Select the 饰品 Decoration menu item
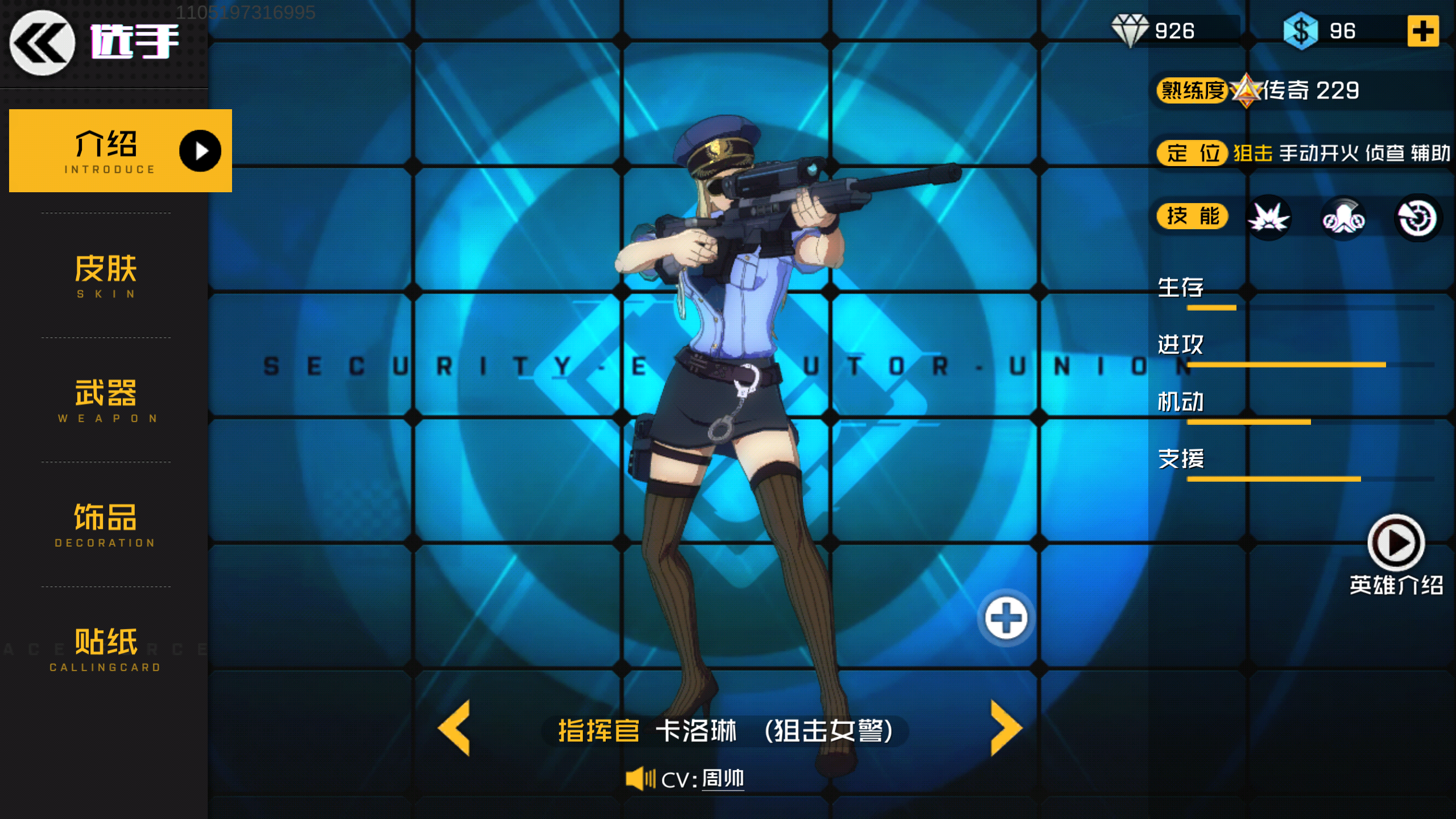Screen dimensions: 1456x819 pos(105,524)
